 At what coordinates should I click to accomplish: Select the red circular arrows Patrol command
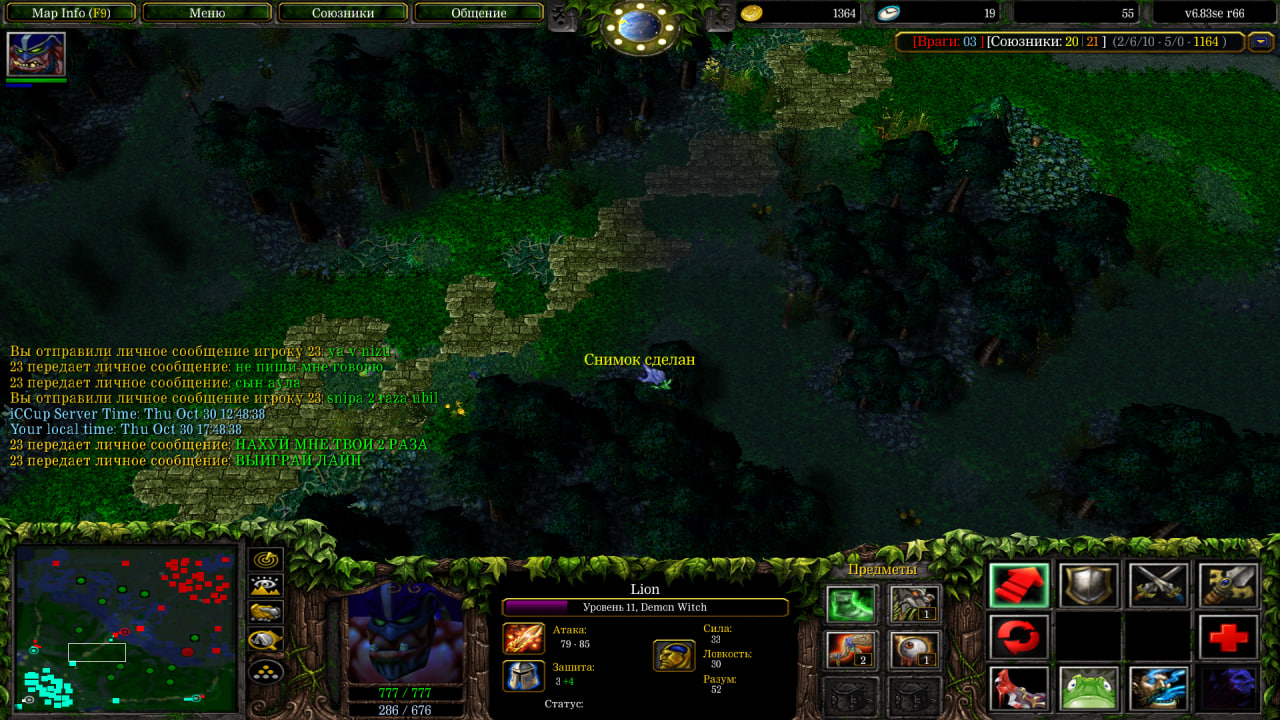[1019, 637]
